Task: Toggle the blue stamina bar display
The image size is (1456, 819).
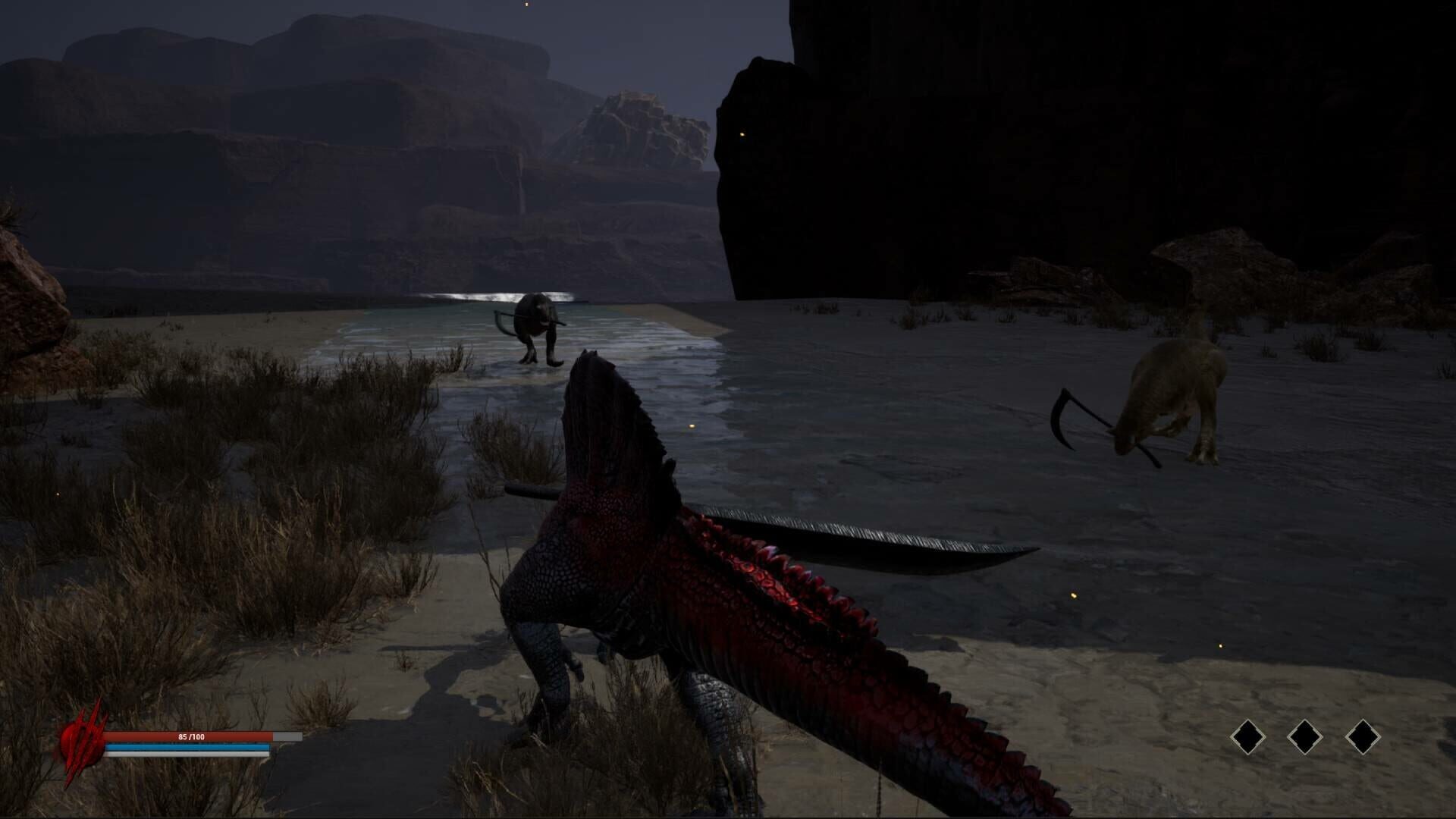Action: [187, 746]
